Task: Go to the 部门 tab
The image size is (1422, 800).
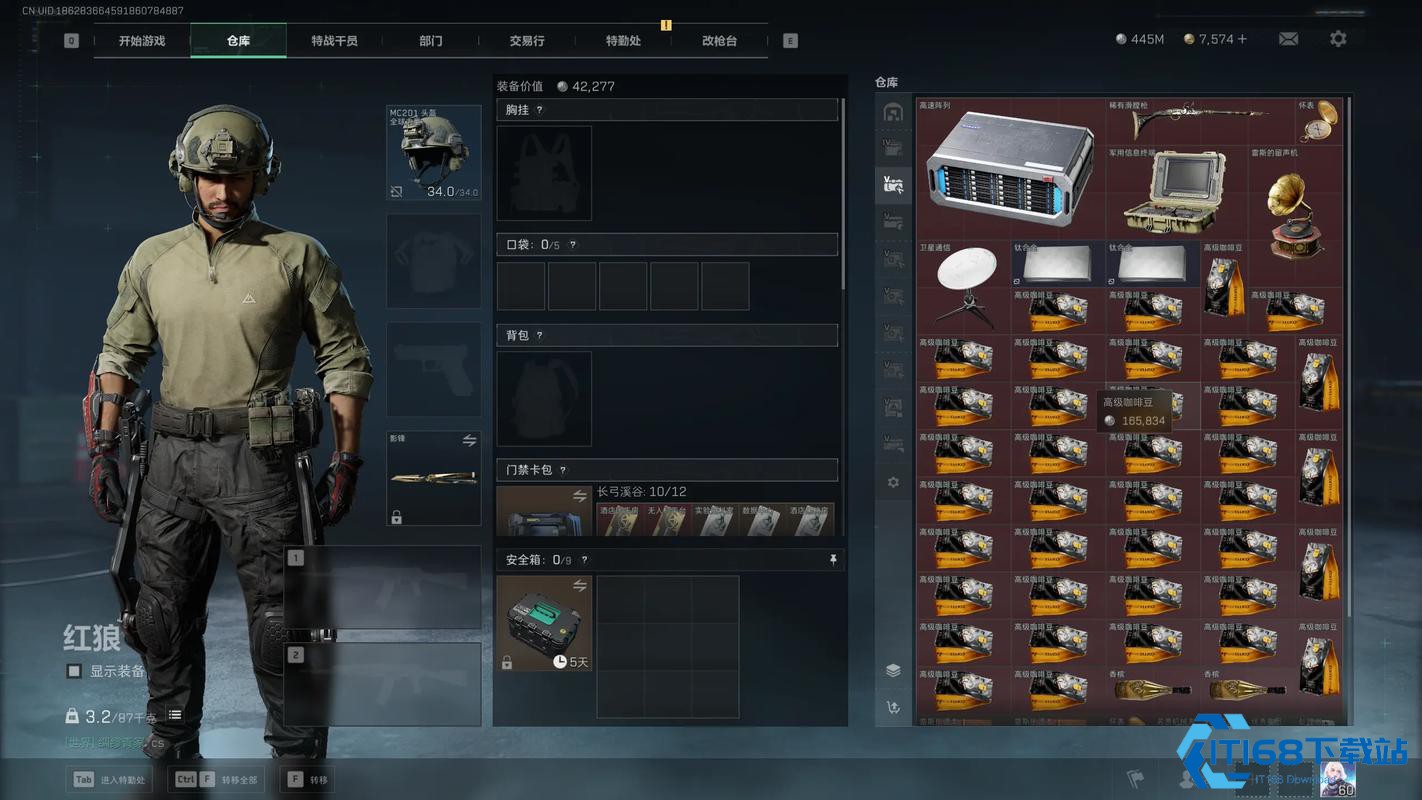Action: pyautogui.click(x=431, y=41)
